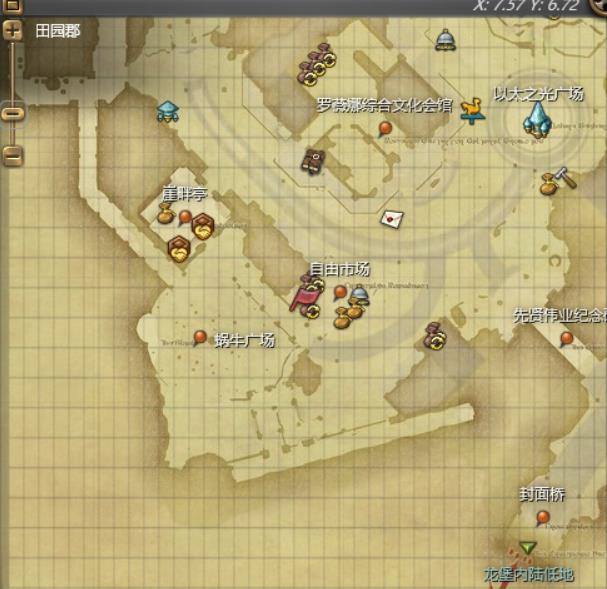Click the map zoom-out minus button
The width and height of the screenshot is (607, 589).
click(x=13, y=155)
